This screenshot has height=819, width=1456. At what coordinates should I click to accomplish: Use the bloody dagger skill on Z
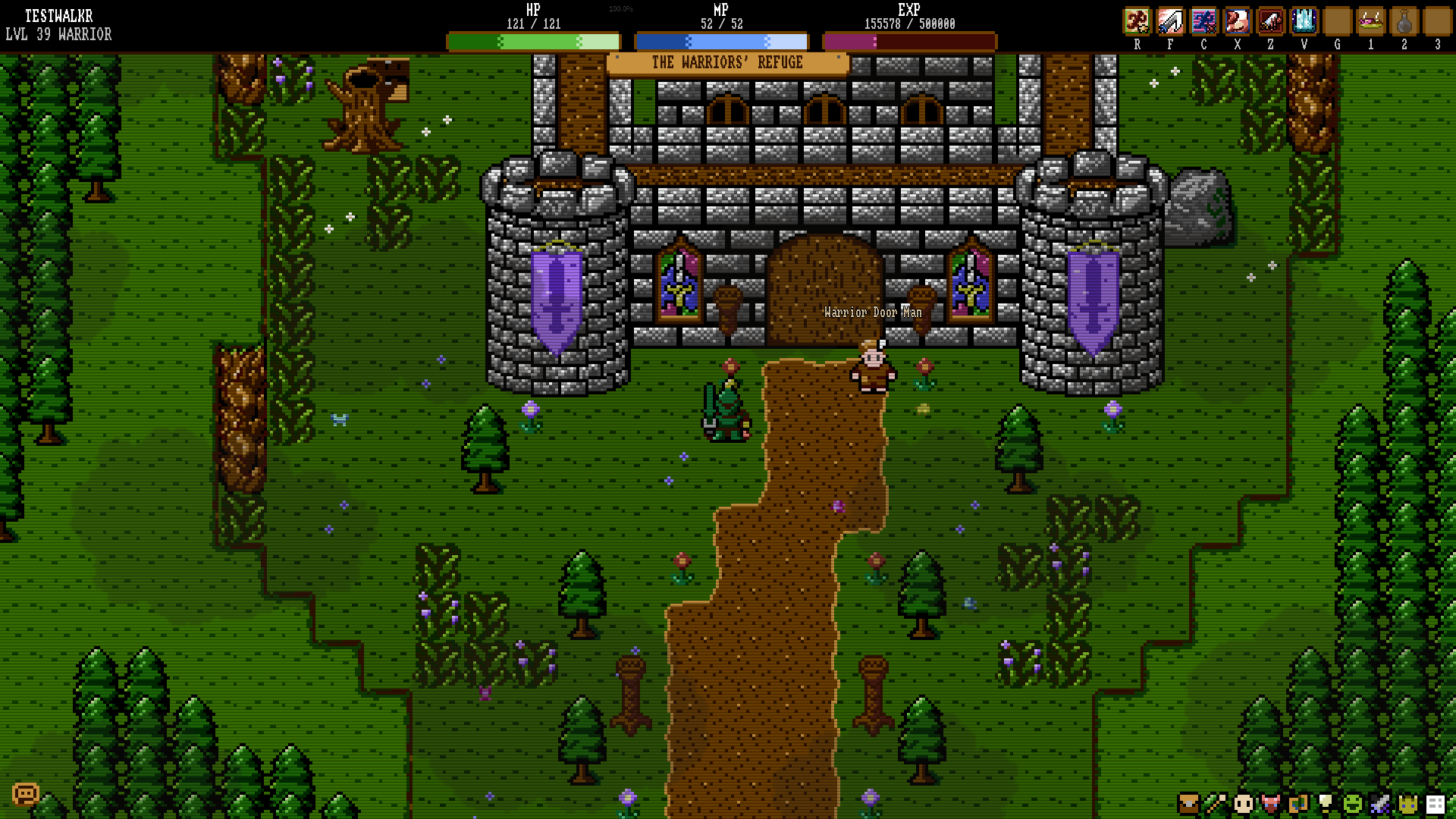pos(1270,21)
